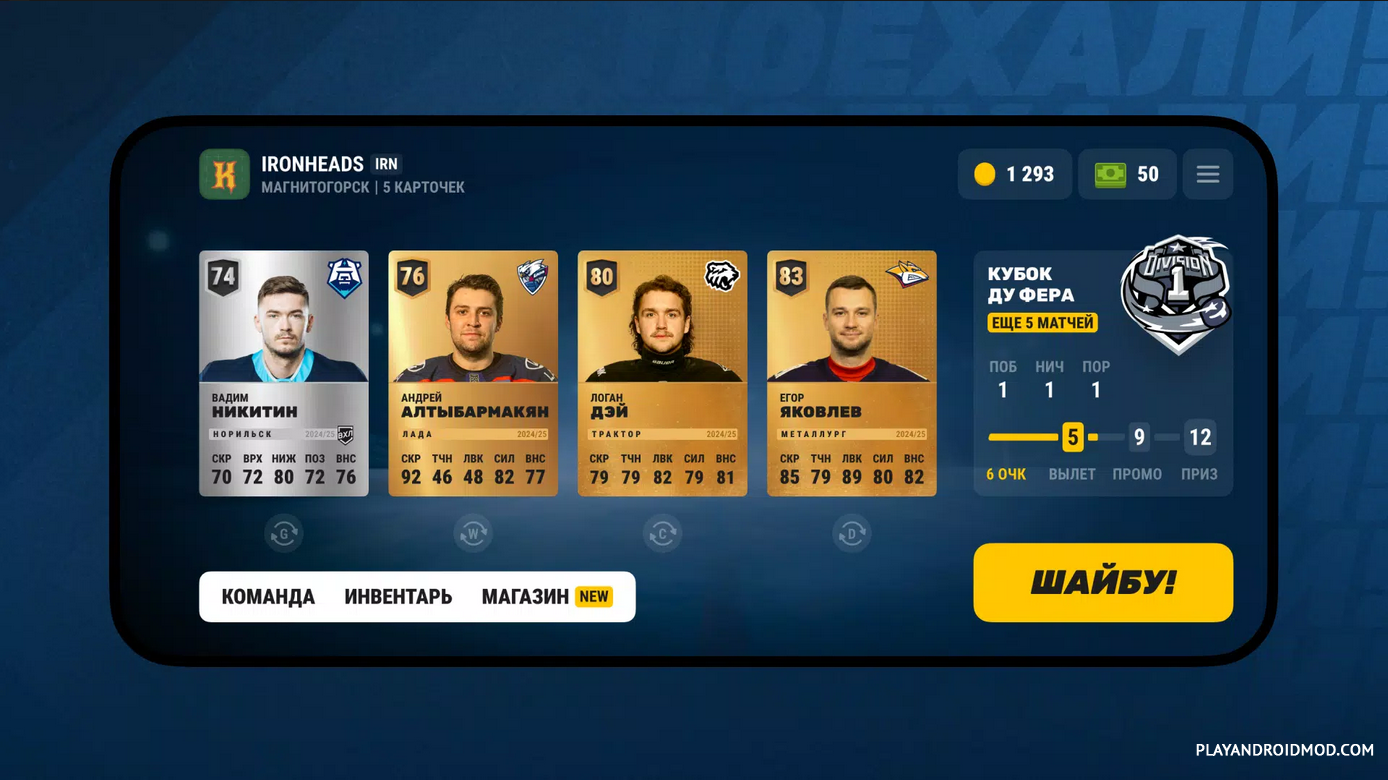Select the Вадим Никитин player card

[x=284, y=373]
